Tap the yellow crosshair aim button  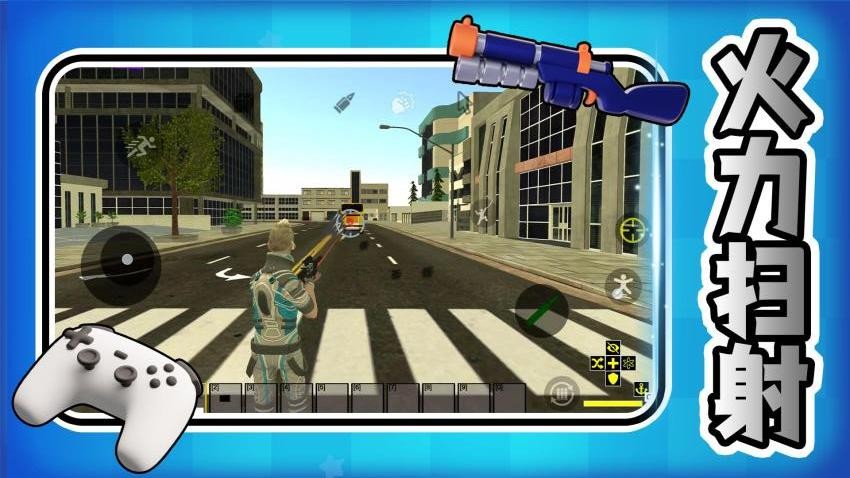(632, 230)
